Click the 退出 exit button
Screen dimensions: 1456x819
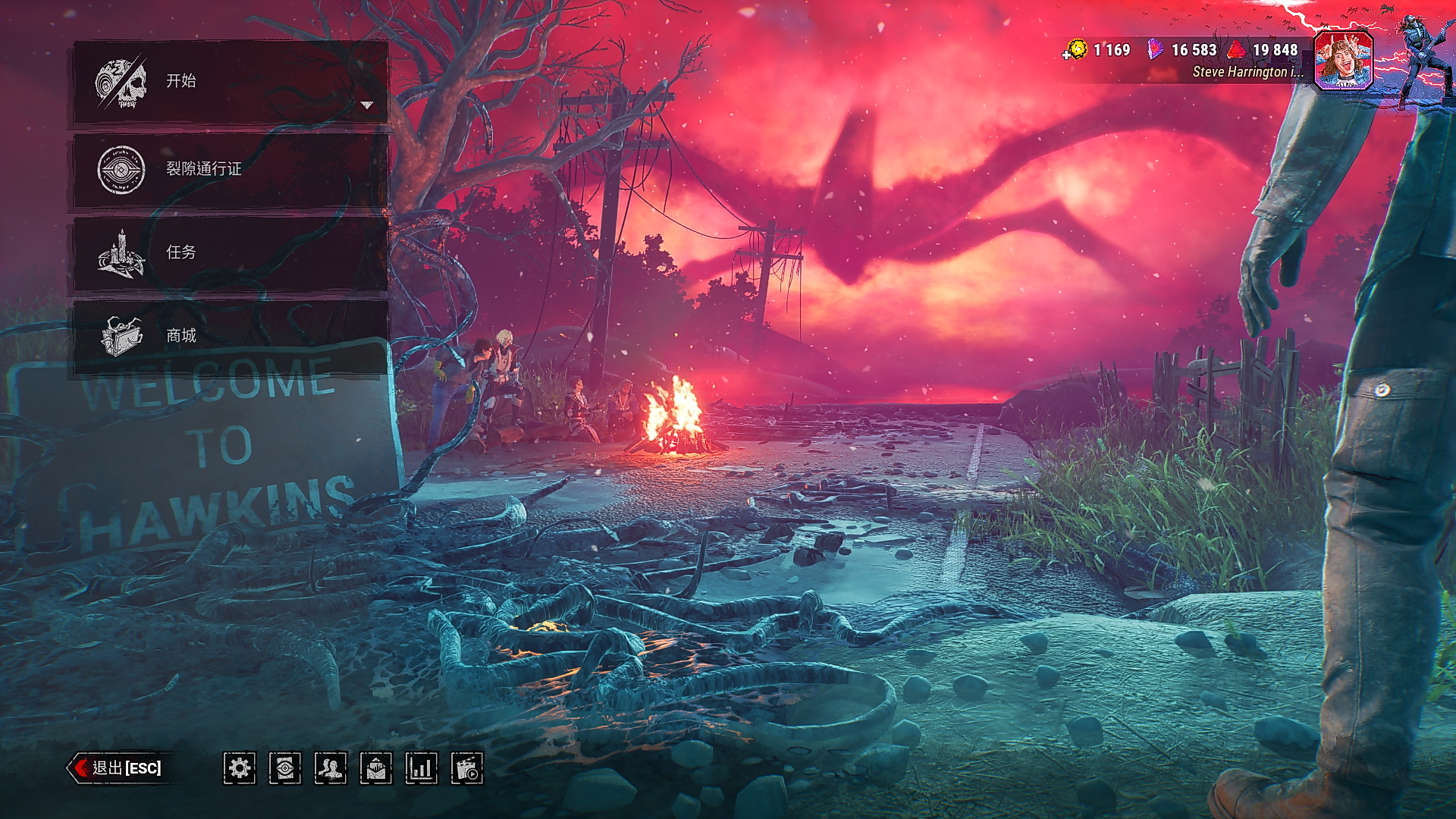[x=118, y=768]
